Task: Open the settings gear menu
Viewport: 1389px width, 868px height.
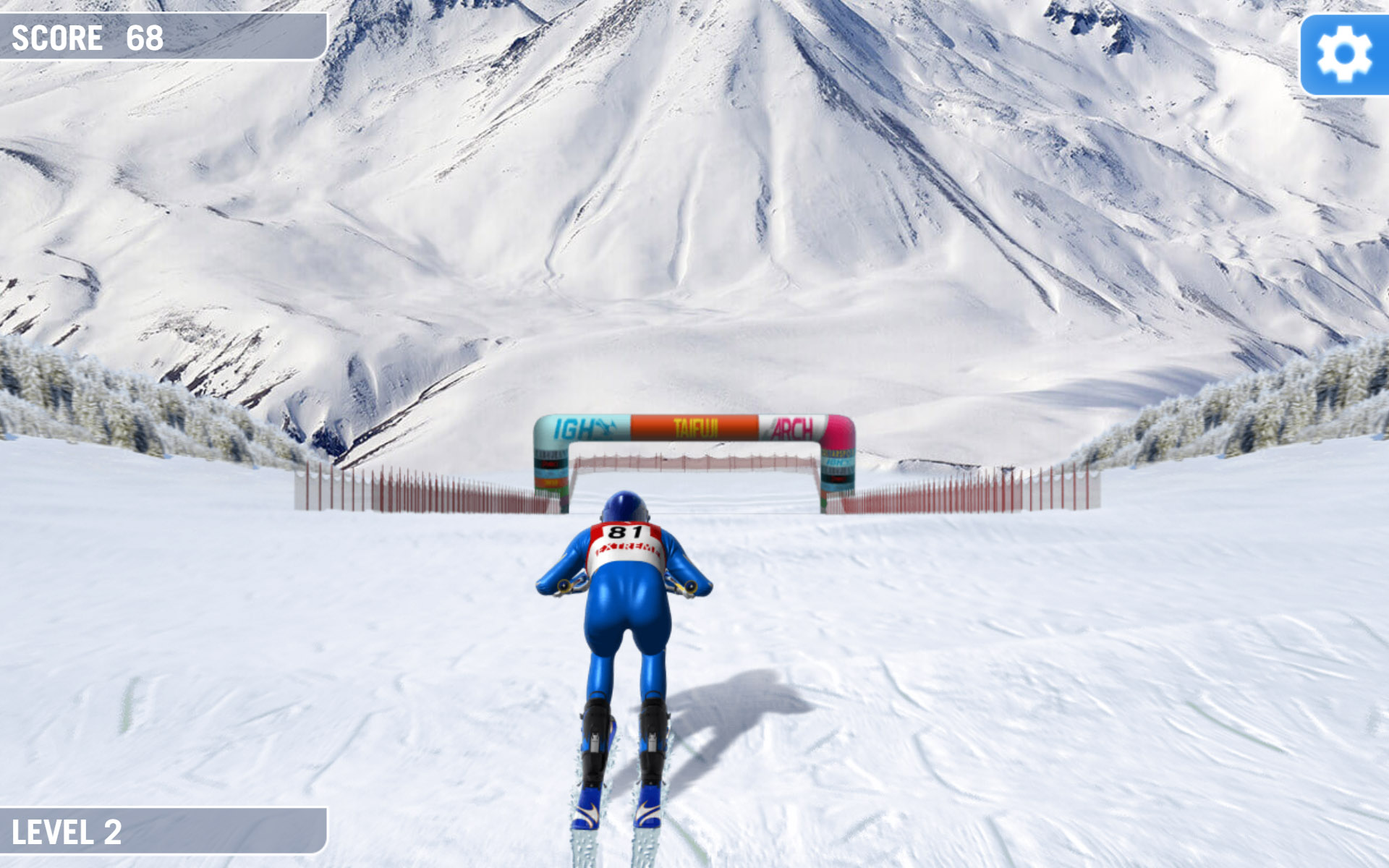Action: coord(1346,52)
